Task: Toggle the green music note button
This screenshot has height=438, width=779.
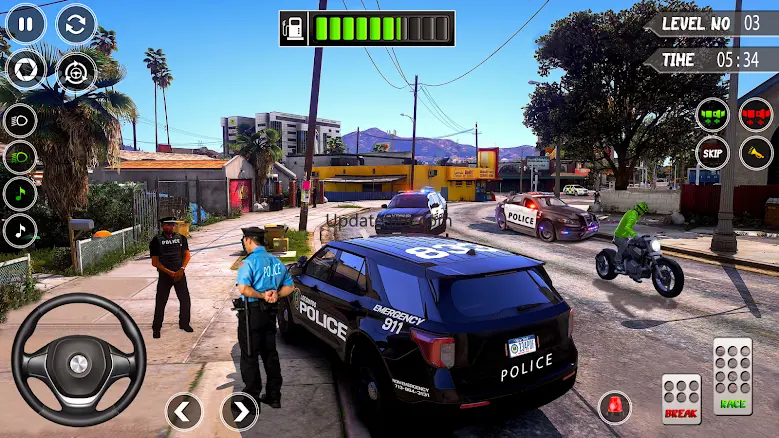Action: 20,193
